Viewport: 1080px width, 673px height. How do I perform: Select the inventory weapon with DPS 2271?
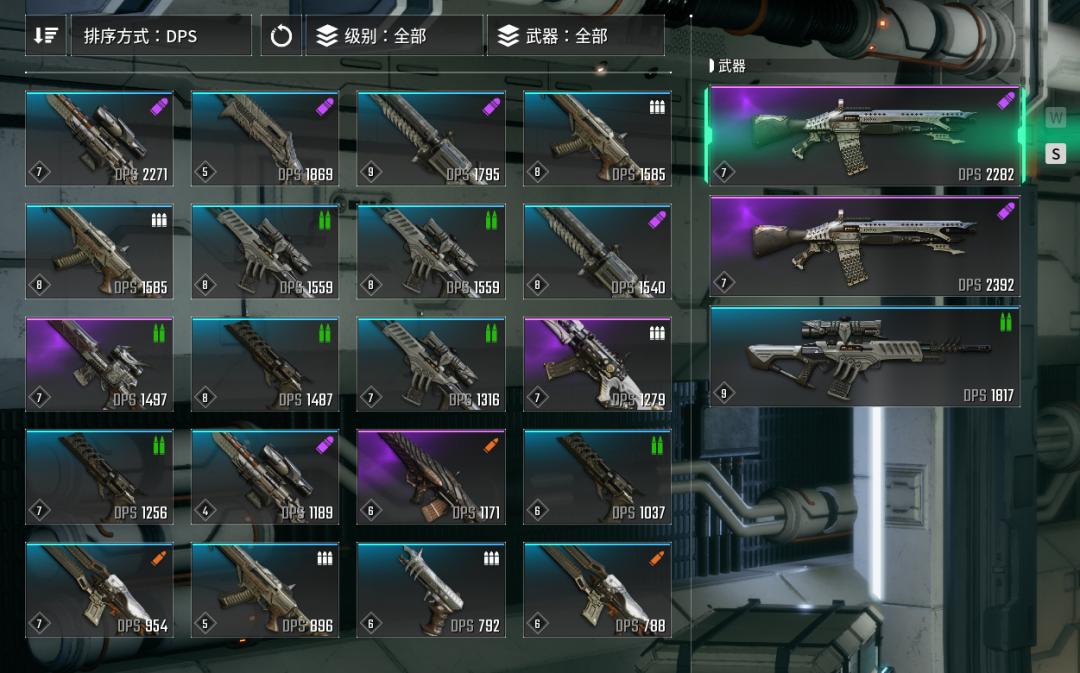[99, 139]
